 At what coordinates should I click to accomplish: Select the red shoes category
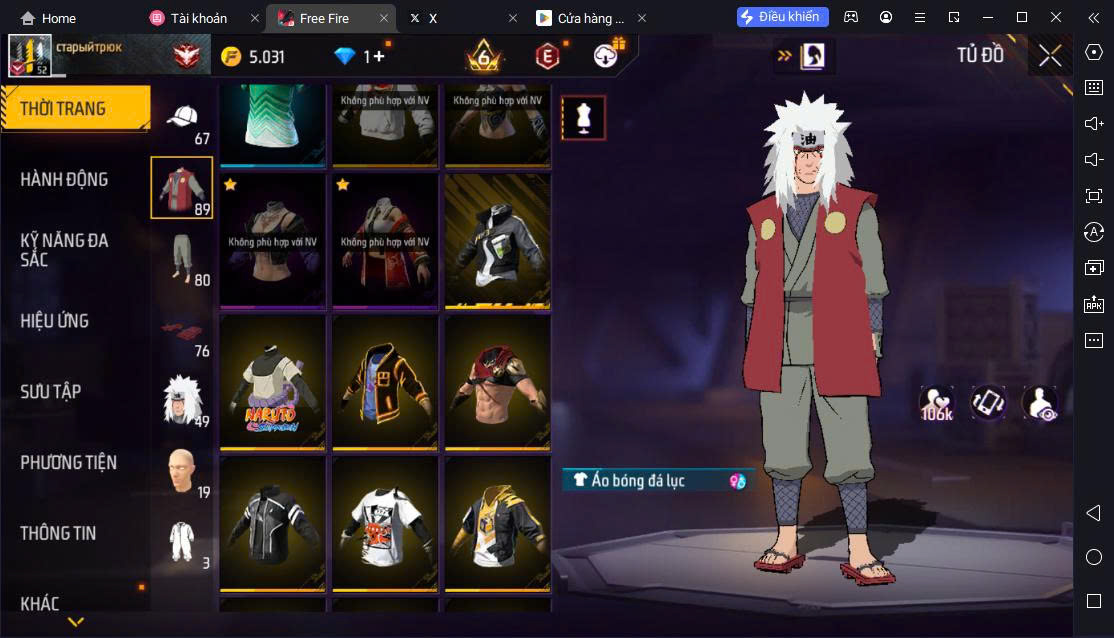click(x=182, y=331)
